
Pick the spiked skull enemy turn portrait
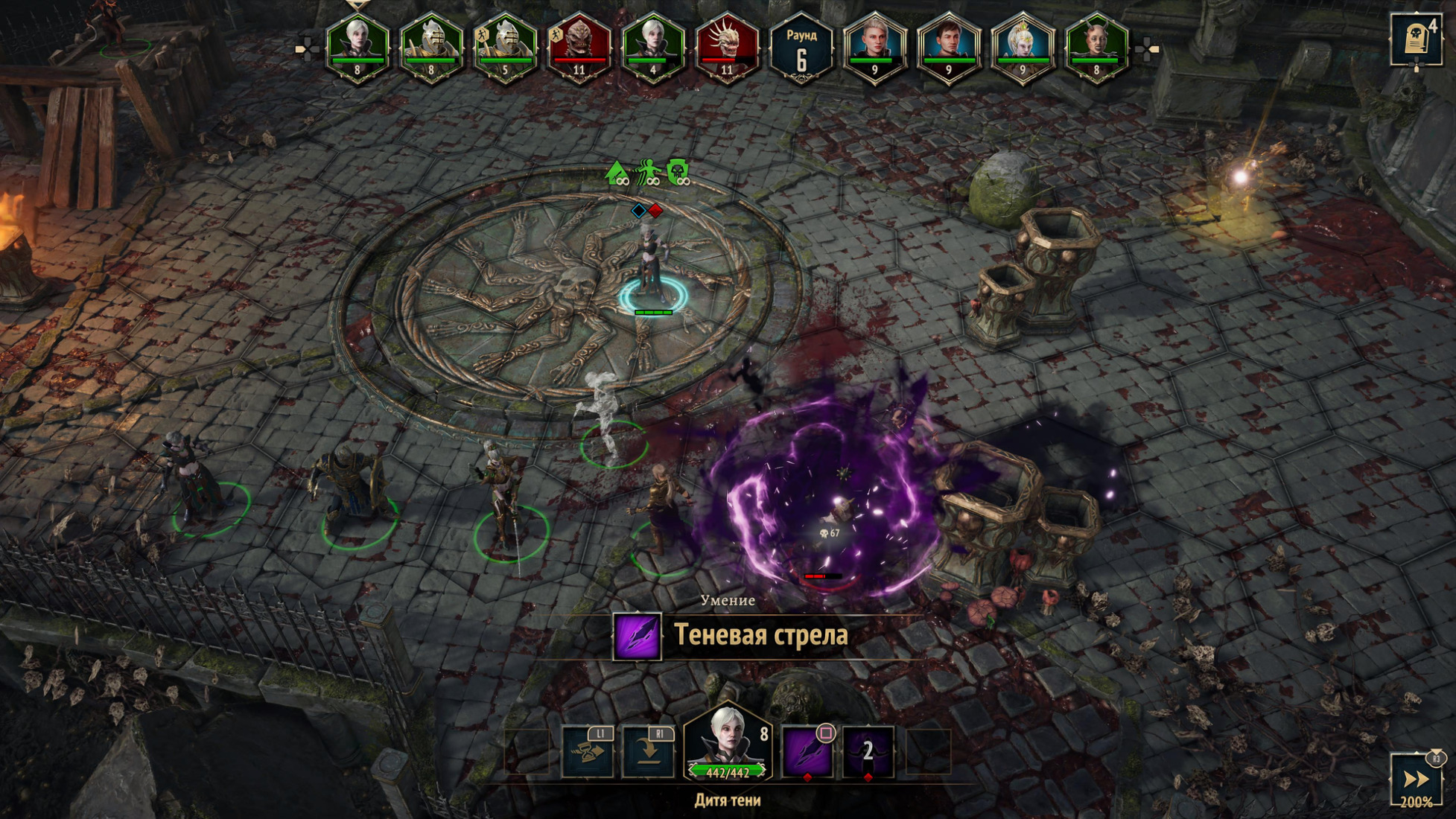(727, 46)
